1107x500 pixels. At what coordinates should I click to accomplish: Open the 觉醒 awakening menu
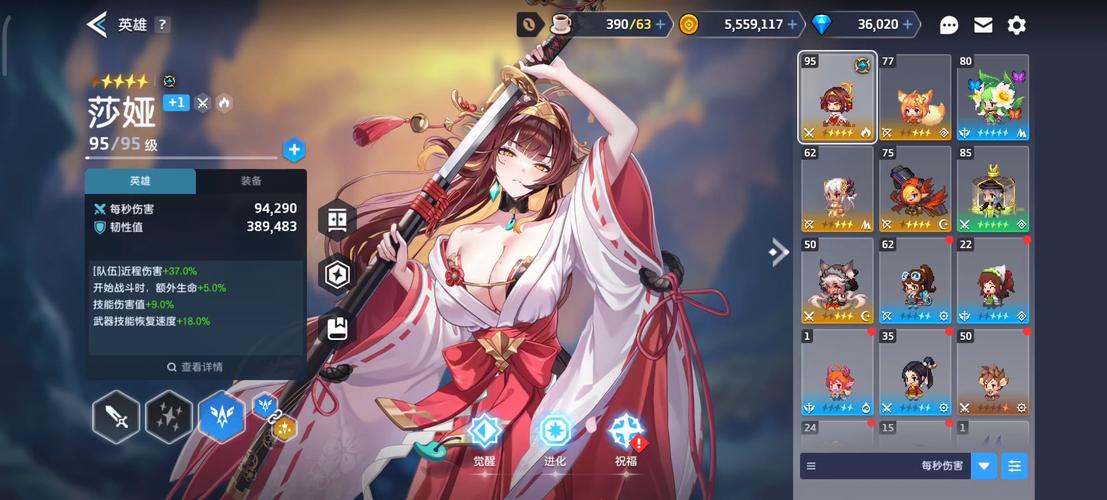(x=485, y=440)
